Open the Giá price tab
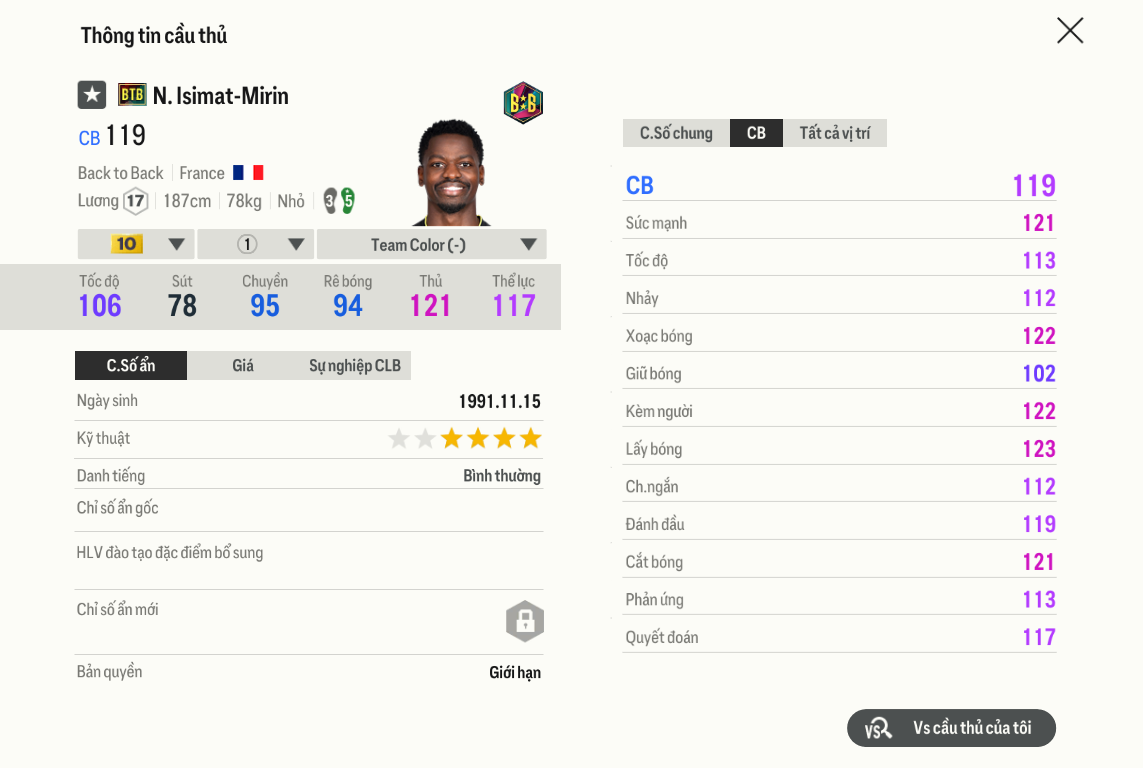This screenshot has width=1143, height=768. (x=243, y=366)
